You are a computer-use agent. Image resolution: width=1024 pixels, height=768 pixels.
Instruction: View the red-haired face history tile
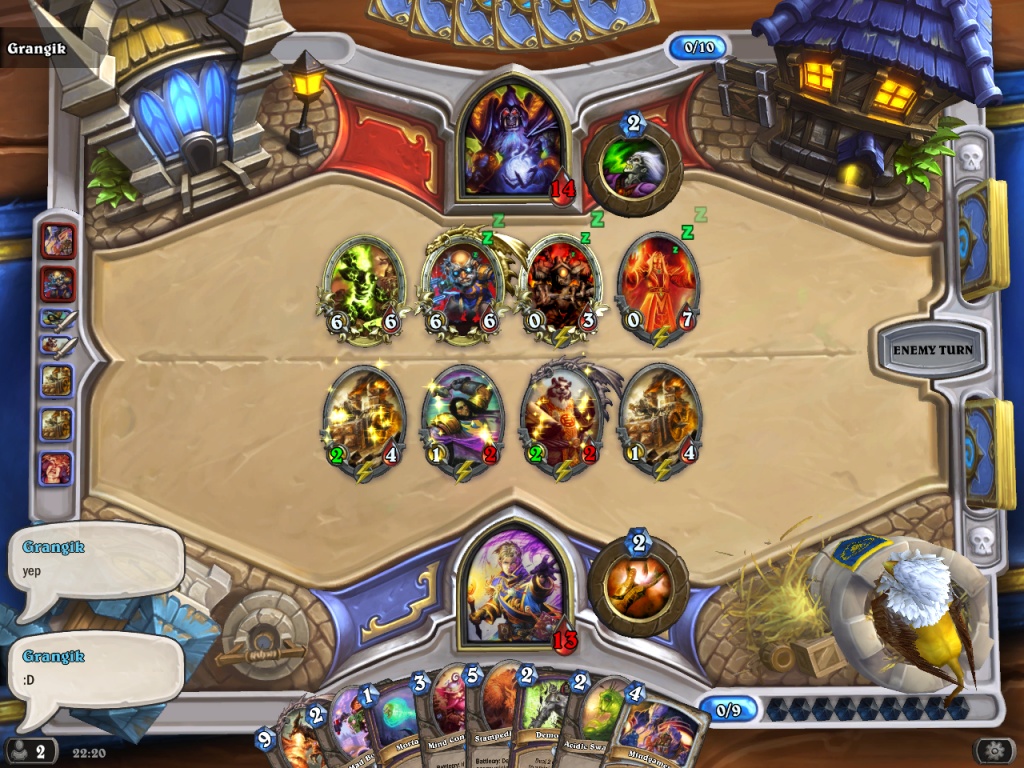(x=56, y=468)
